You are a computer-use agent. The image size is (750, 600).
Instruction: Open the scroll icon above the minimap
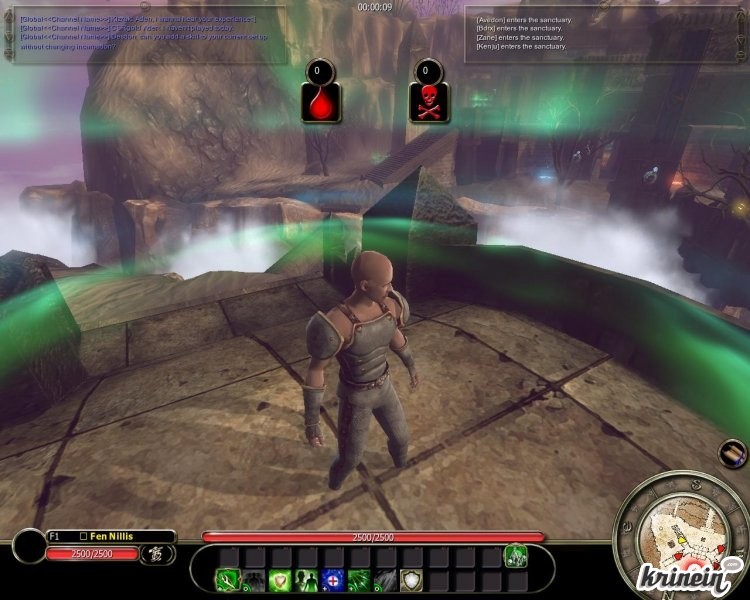(733, 453)
